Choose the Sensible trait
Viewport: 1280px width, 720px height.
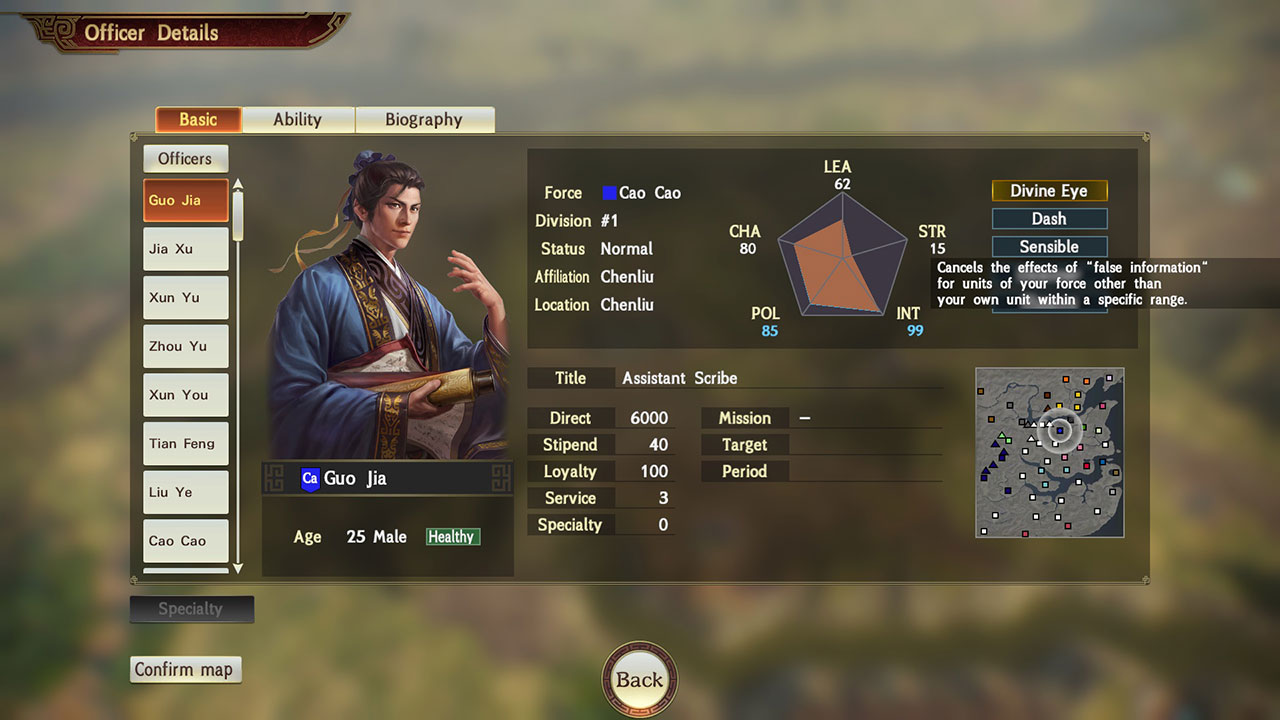(1049, 247)
